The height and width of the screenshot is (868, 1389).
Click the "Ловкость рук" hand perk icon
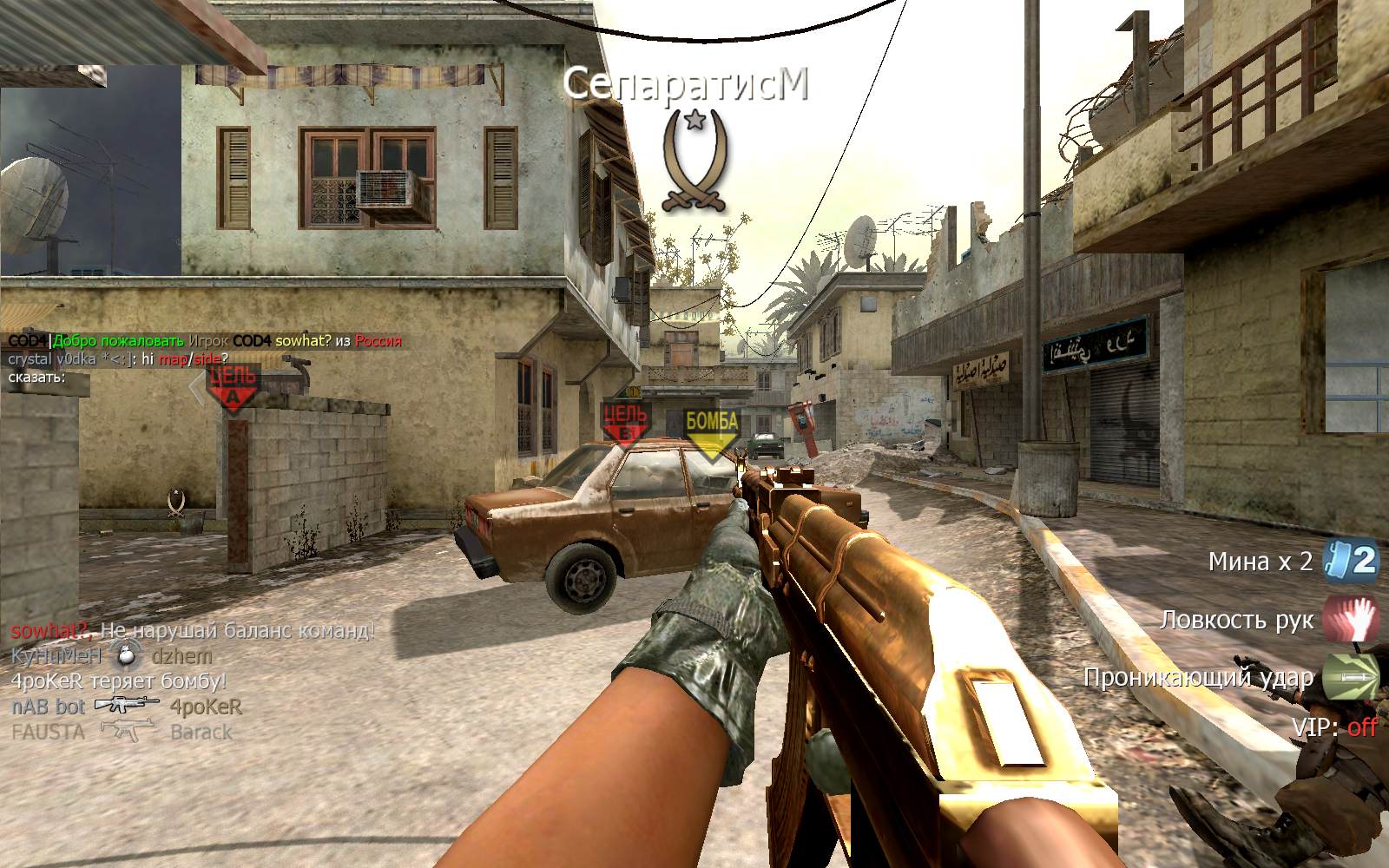pyautogui.click(x=1351, y=620)
